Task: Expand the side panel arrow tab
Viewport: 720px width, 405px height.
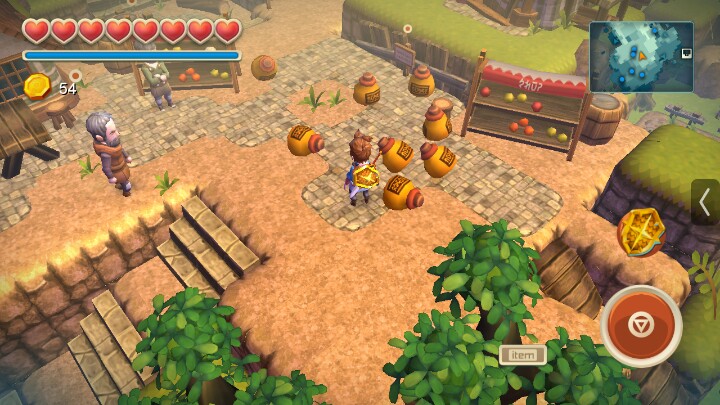Action: tap(704, 202)
